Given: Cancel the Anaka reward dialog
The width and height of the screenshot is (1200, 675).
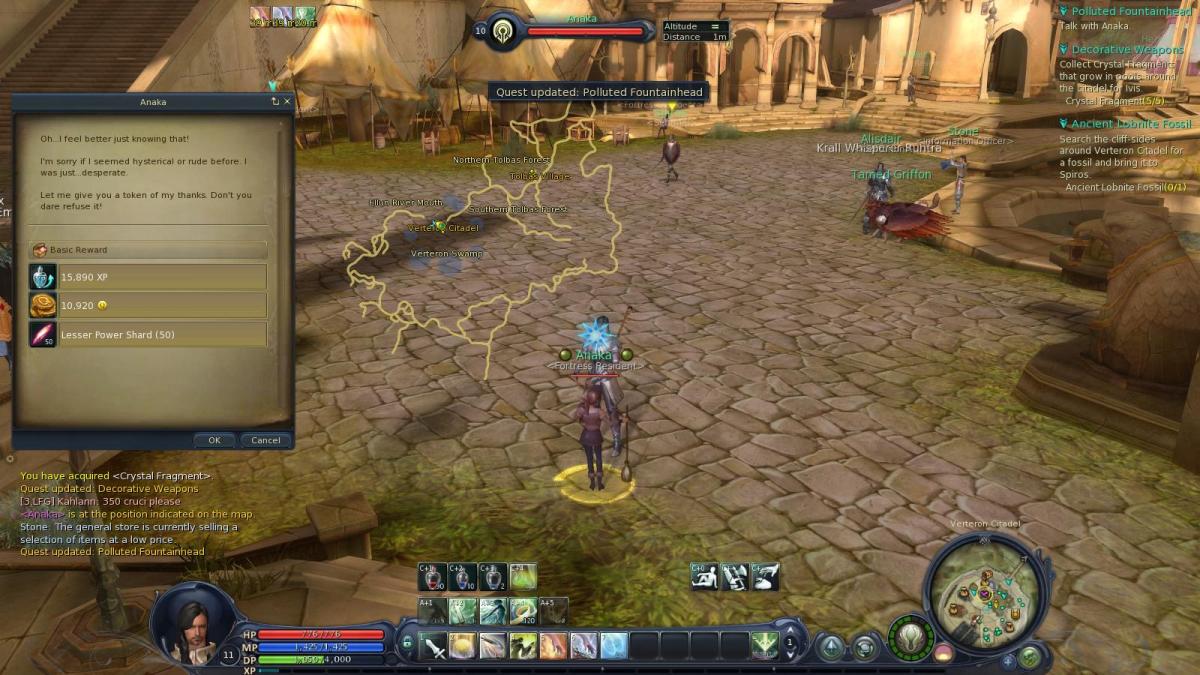Looking at the screenshot, I should 266,440.
